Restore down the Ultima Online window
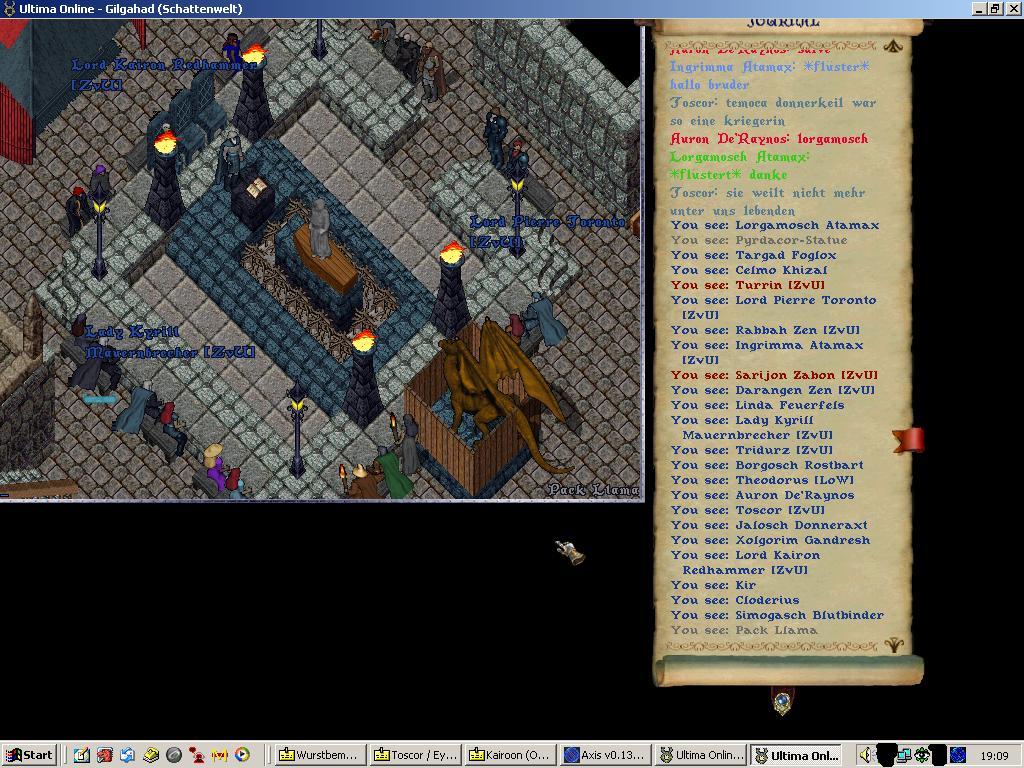 [x=995, y=8]
